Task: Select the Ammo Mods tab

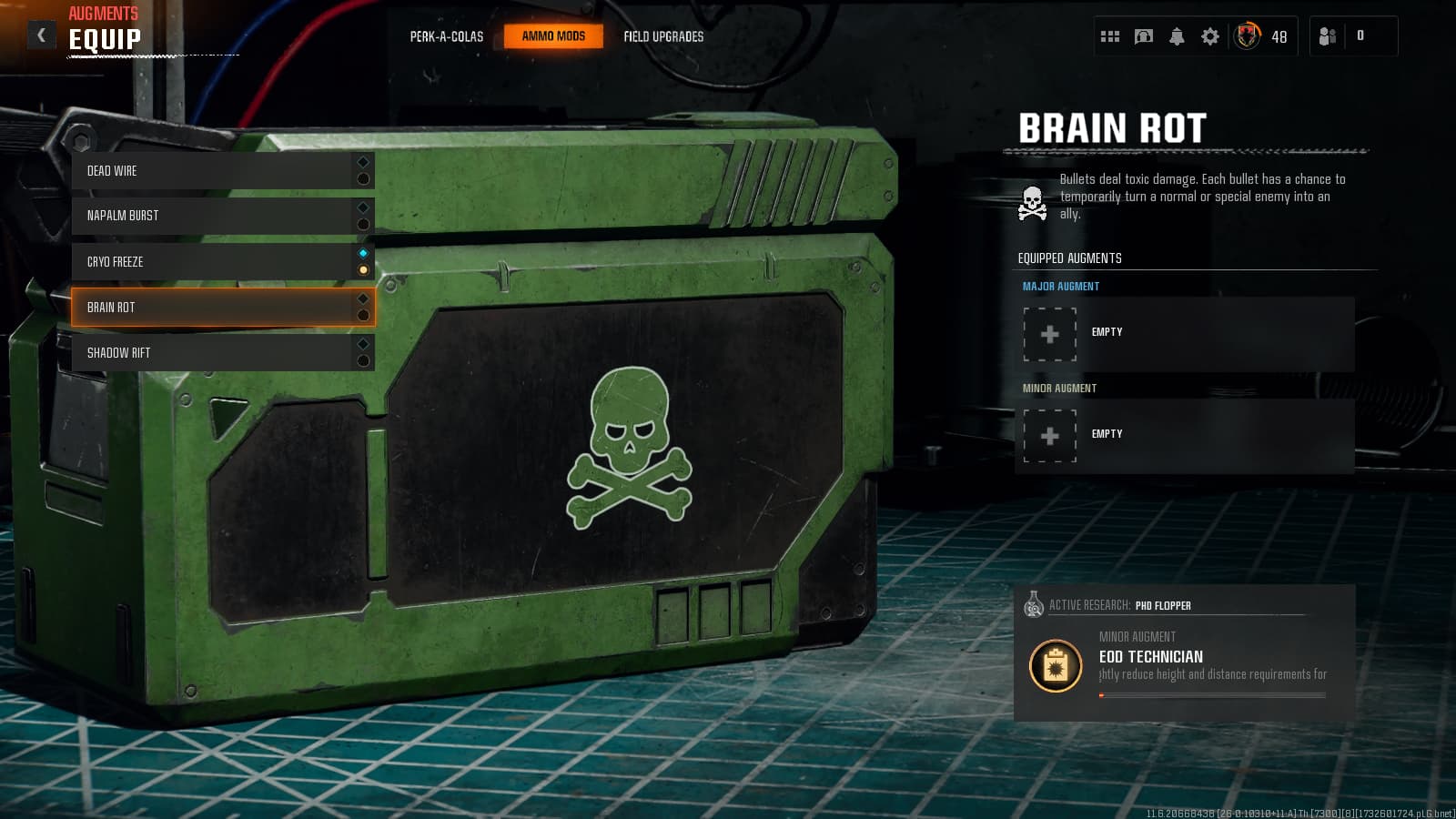Action: click(553, 36)
